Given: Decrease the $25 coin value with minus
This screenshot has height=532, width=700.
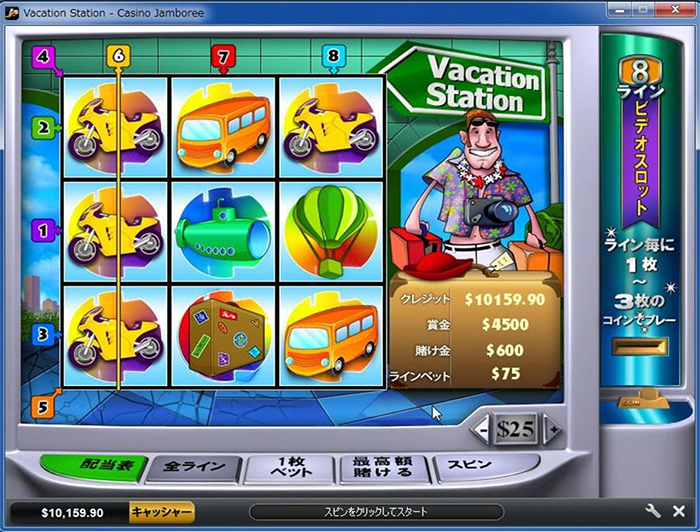Looking at the screenshot, I should [x=482, y=429].
